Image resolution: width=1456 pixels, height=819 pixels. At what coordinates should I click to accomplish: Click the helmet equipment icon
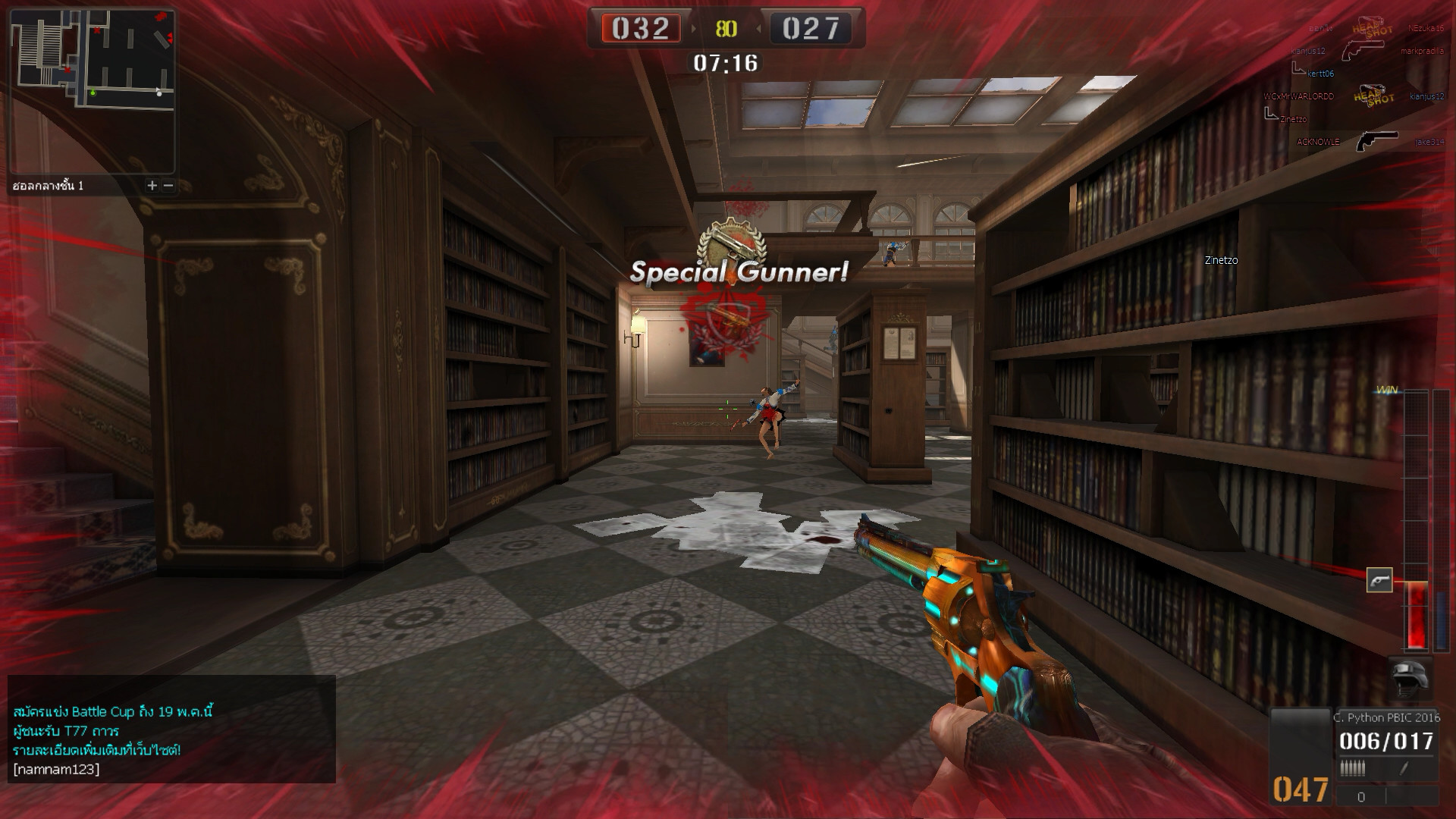point(1410,676)
